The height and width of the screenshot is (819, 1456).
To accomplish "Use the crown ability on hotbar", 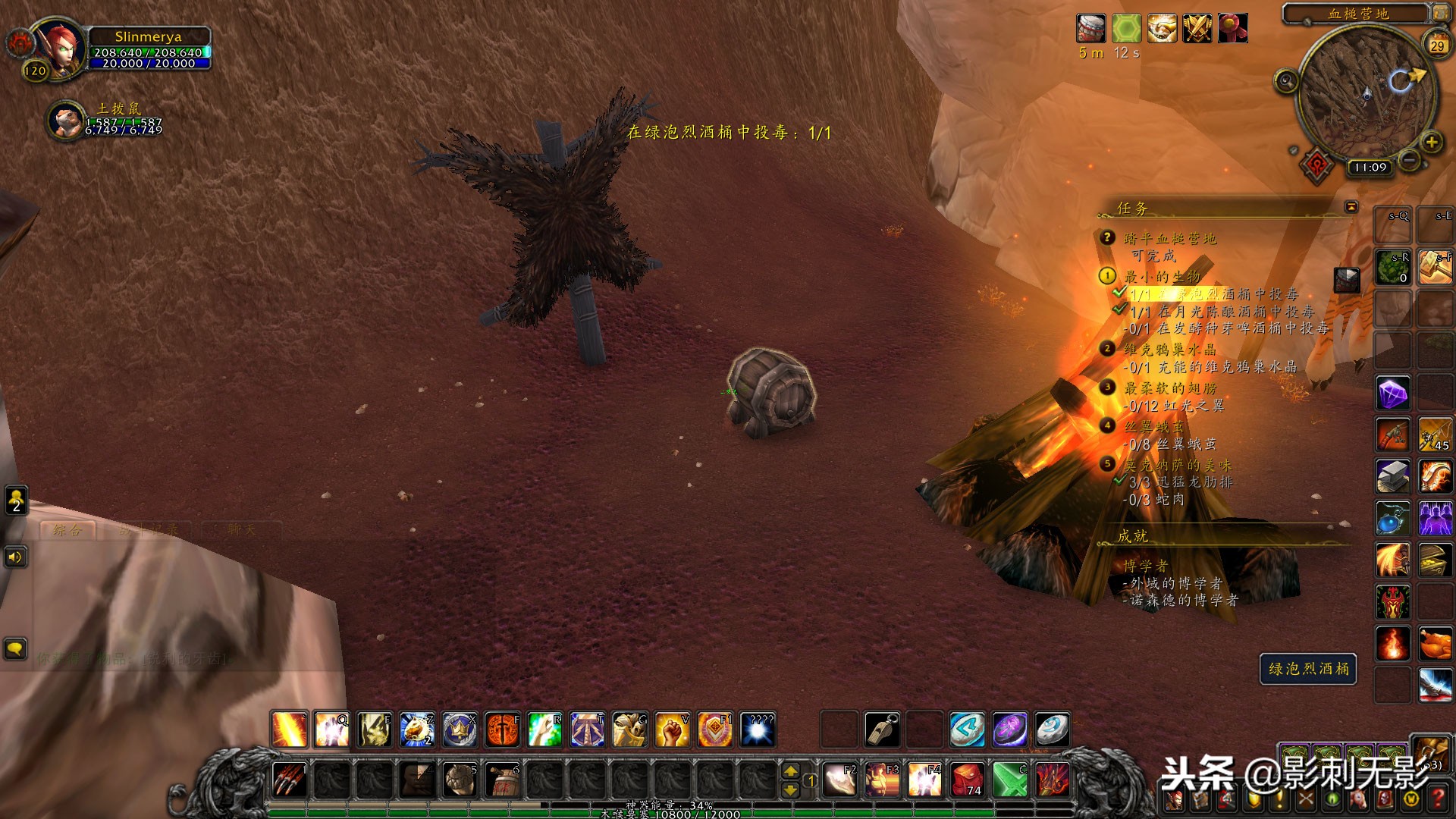I will coord(460,730).
